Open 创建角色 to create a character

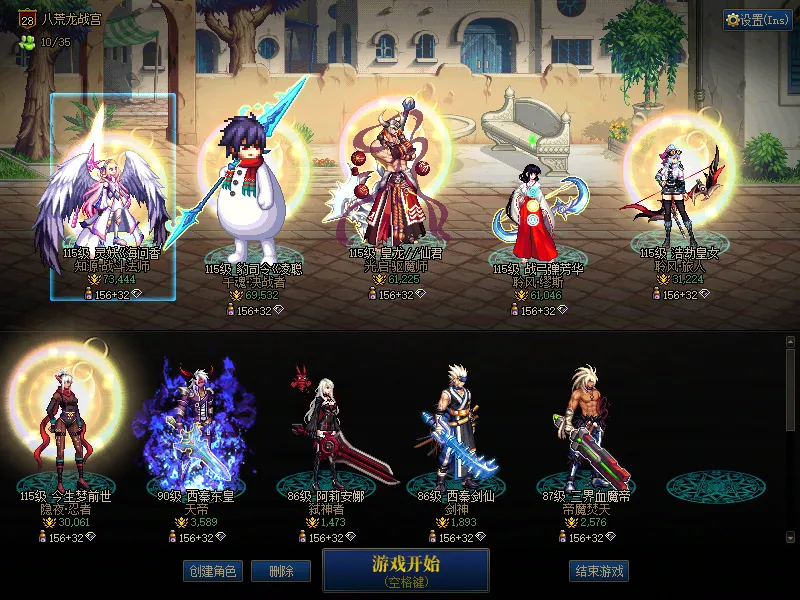pyautogui.click(x=211, y=571)
